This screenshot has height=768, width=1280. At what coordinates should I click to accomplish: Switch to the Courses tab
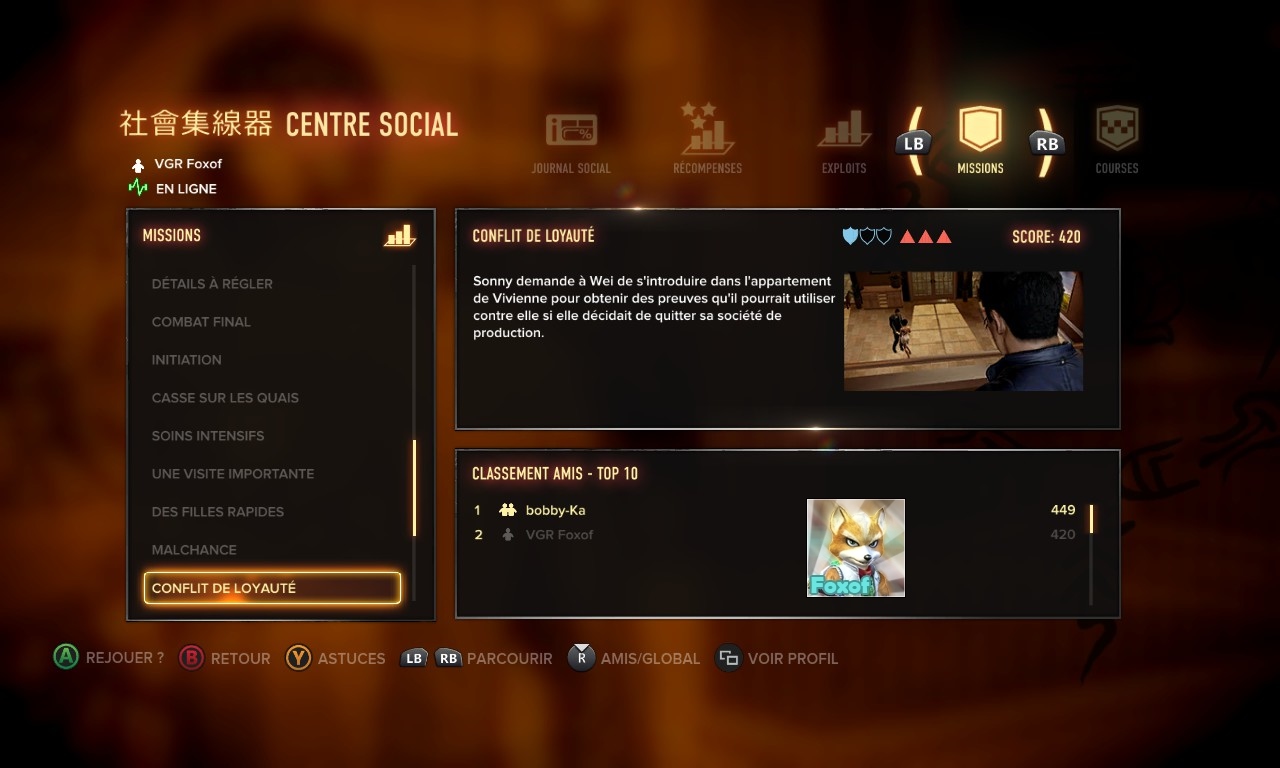[x=1117, y=140]
